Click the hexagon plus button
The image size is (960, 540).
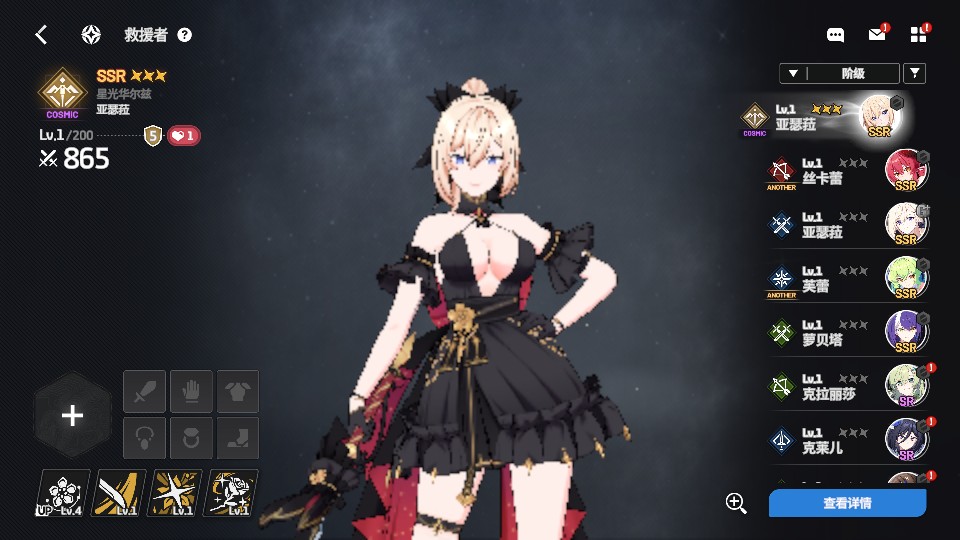click(72, 416)
